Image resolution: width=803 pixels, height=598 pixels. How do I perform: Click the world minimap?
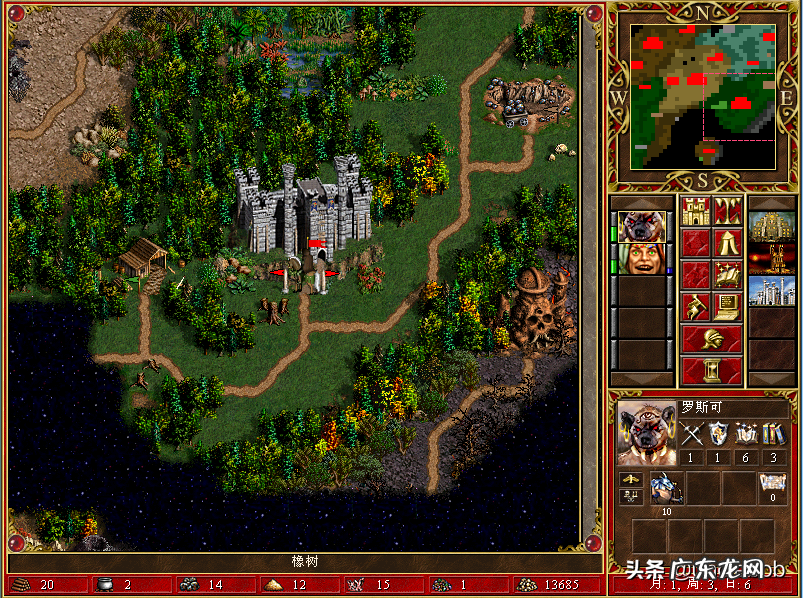pos(703,96)
